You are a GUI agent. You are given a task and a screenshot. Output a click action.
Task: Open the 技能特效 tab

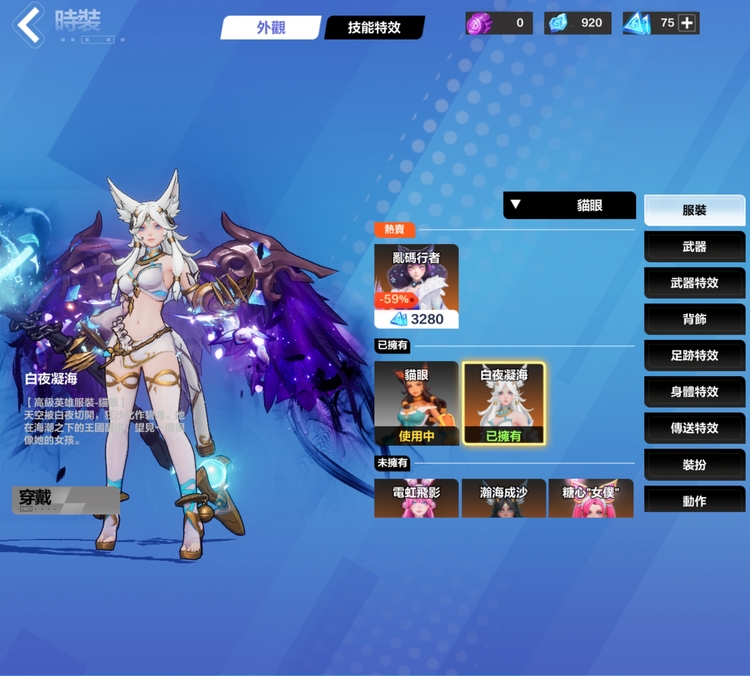click(374, 28)
